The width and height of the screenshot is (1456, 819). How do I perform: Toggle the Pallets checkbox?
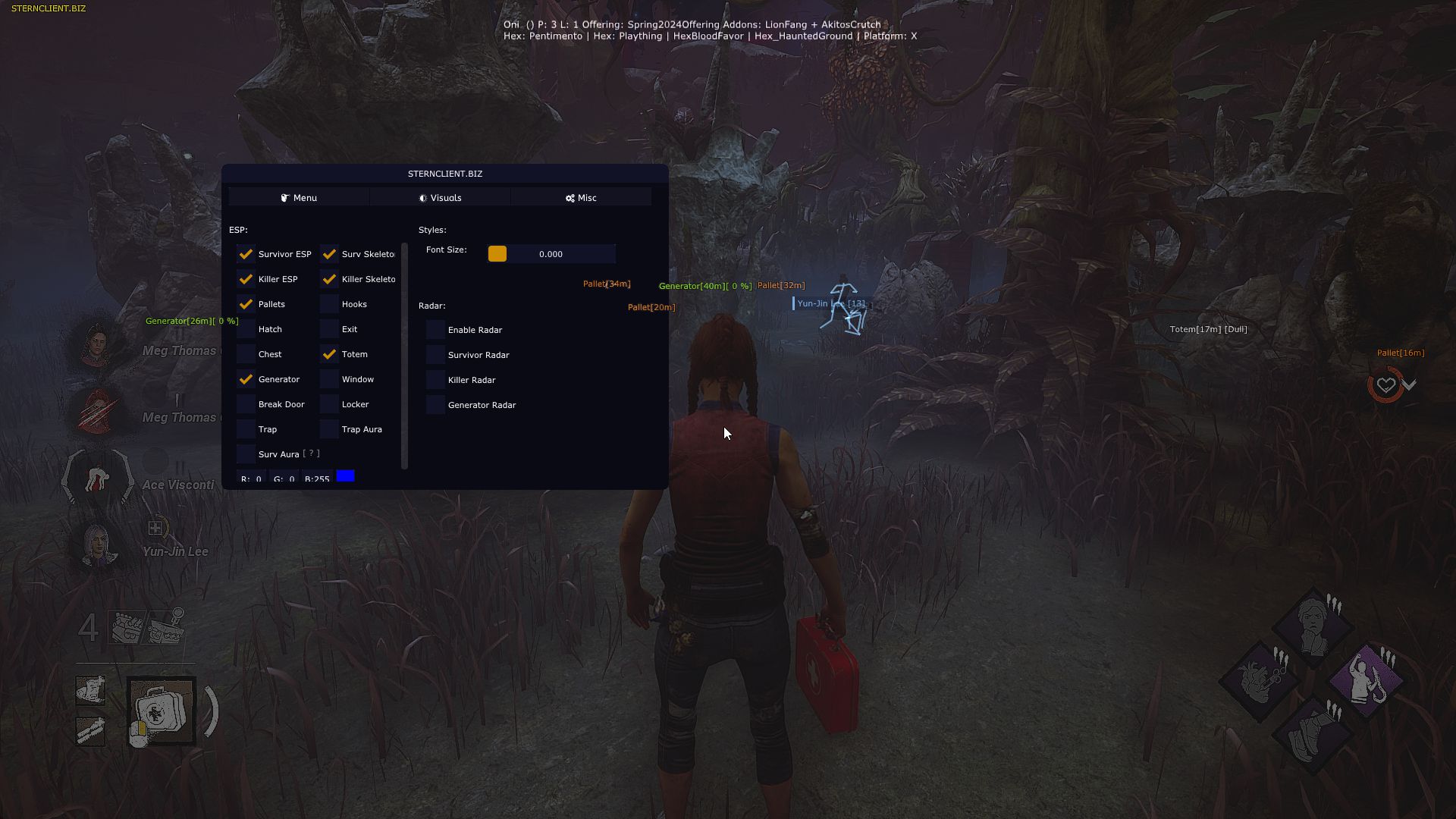[x=246, y=304]
